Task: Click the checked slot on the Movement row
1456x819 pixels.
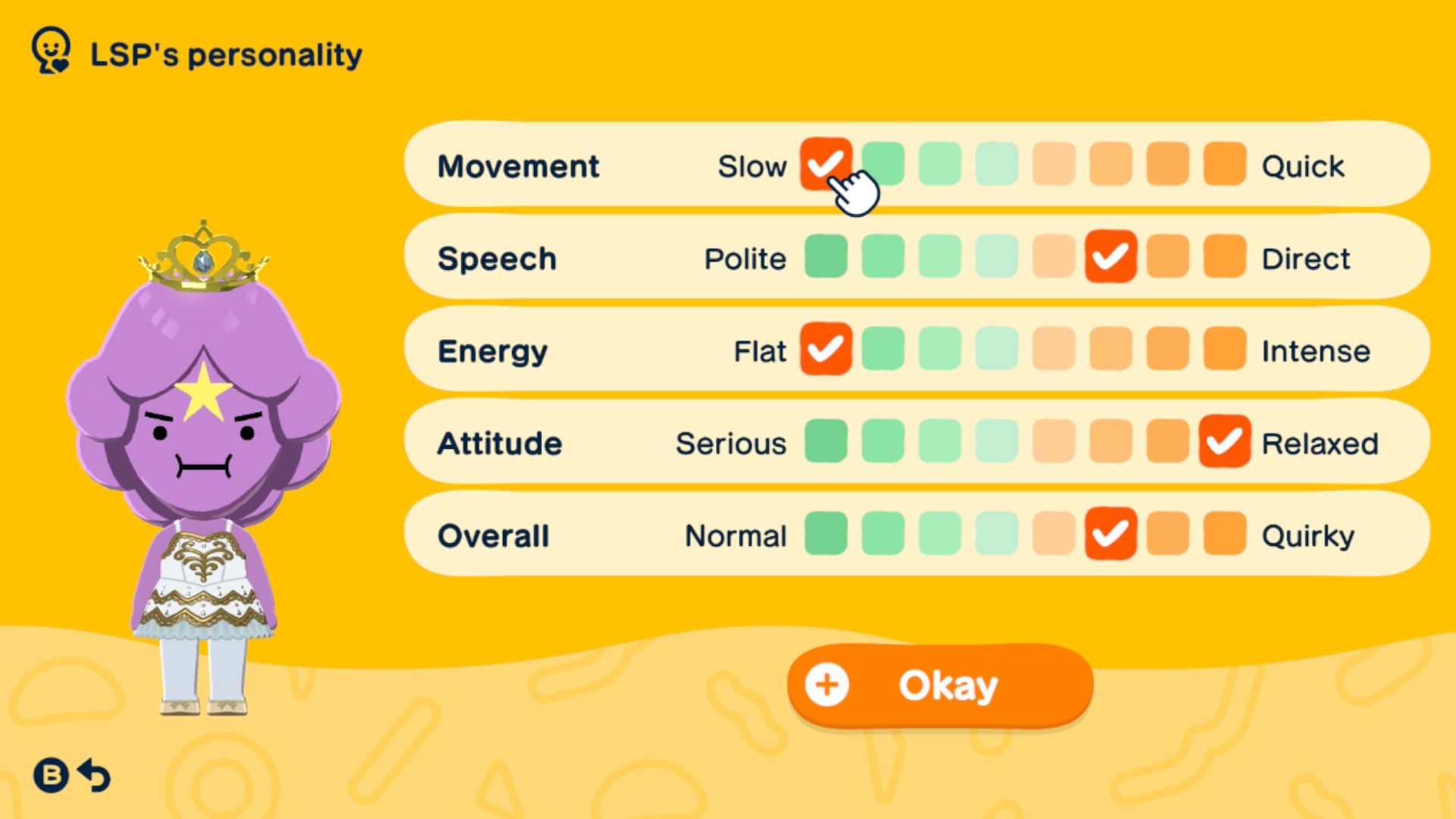Action: click(x=826, y=164)
